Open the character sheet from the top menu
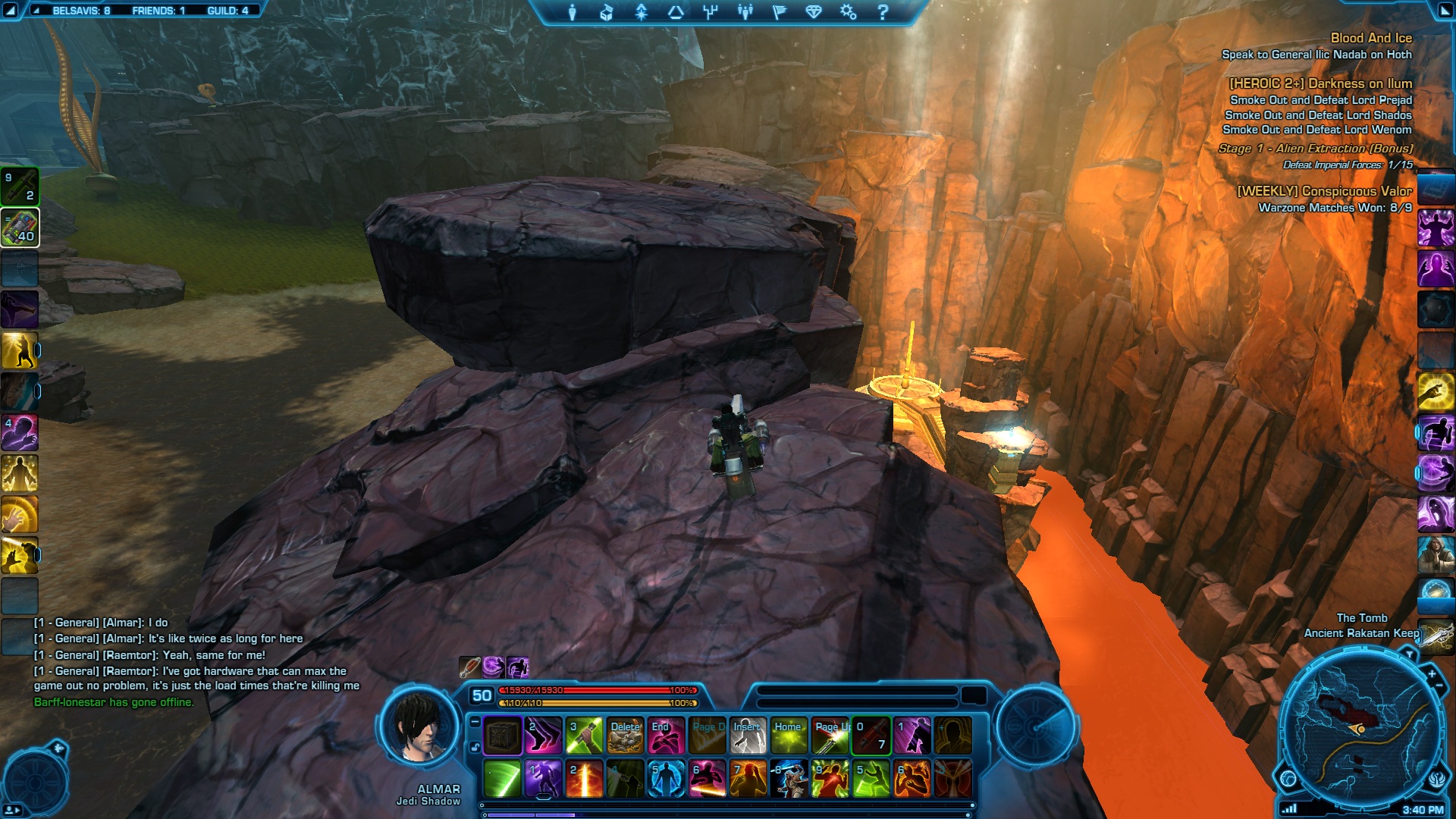Screen dimensions: 1456x819 [x=573, y=12]
